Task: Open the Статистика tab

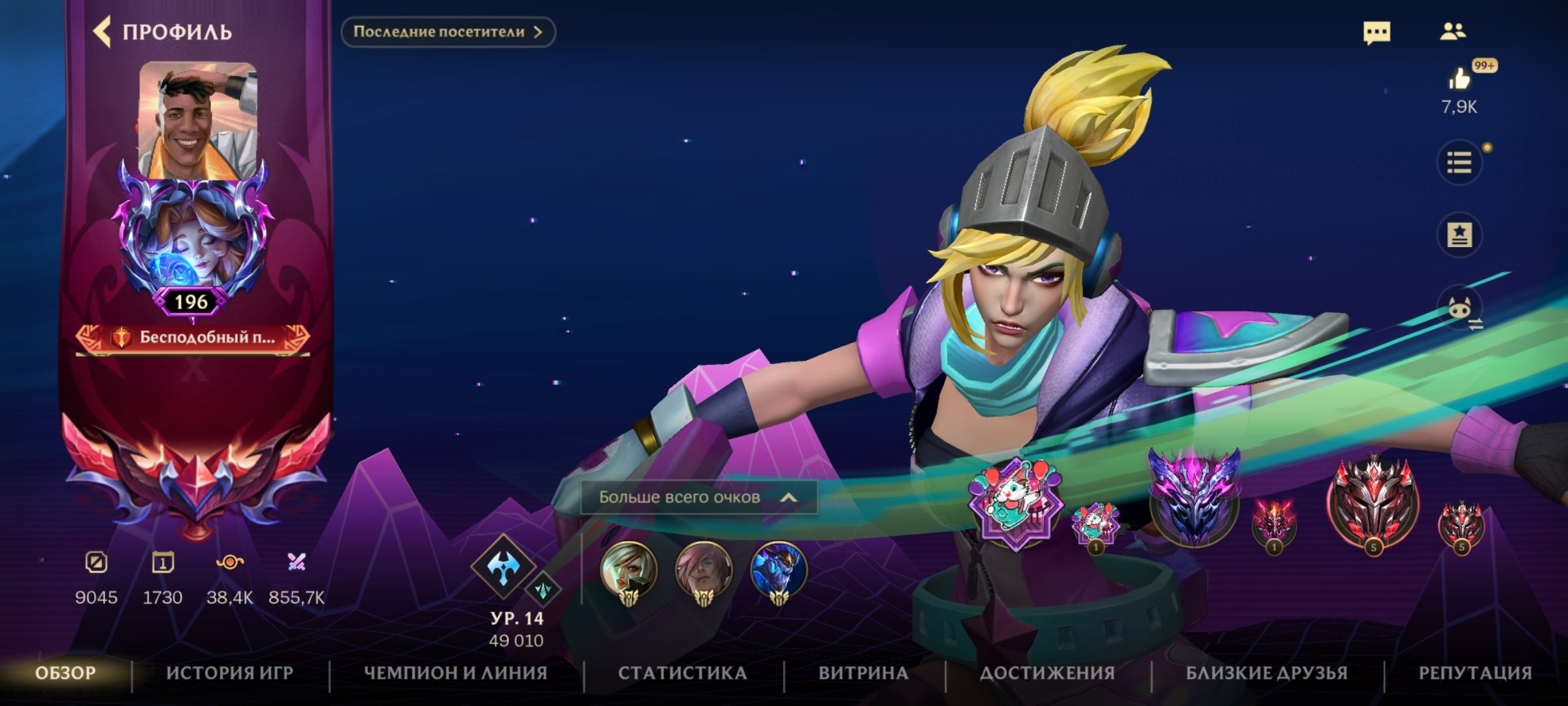Action: pos(683,673)
